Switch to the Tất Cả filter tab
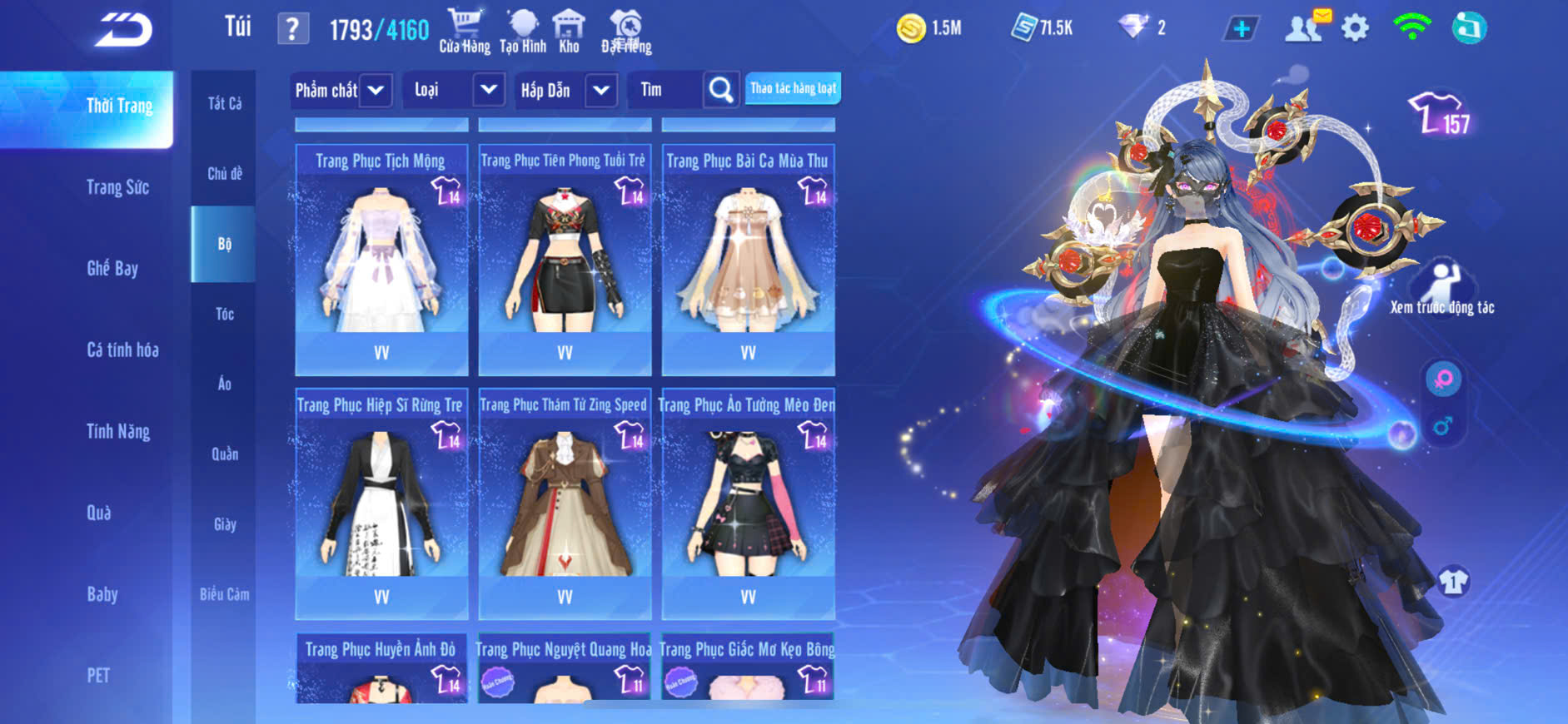Viewport: 1568px width, 724px height. coord(224,103)
